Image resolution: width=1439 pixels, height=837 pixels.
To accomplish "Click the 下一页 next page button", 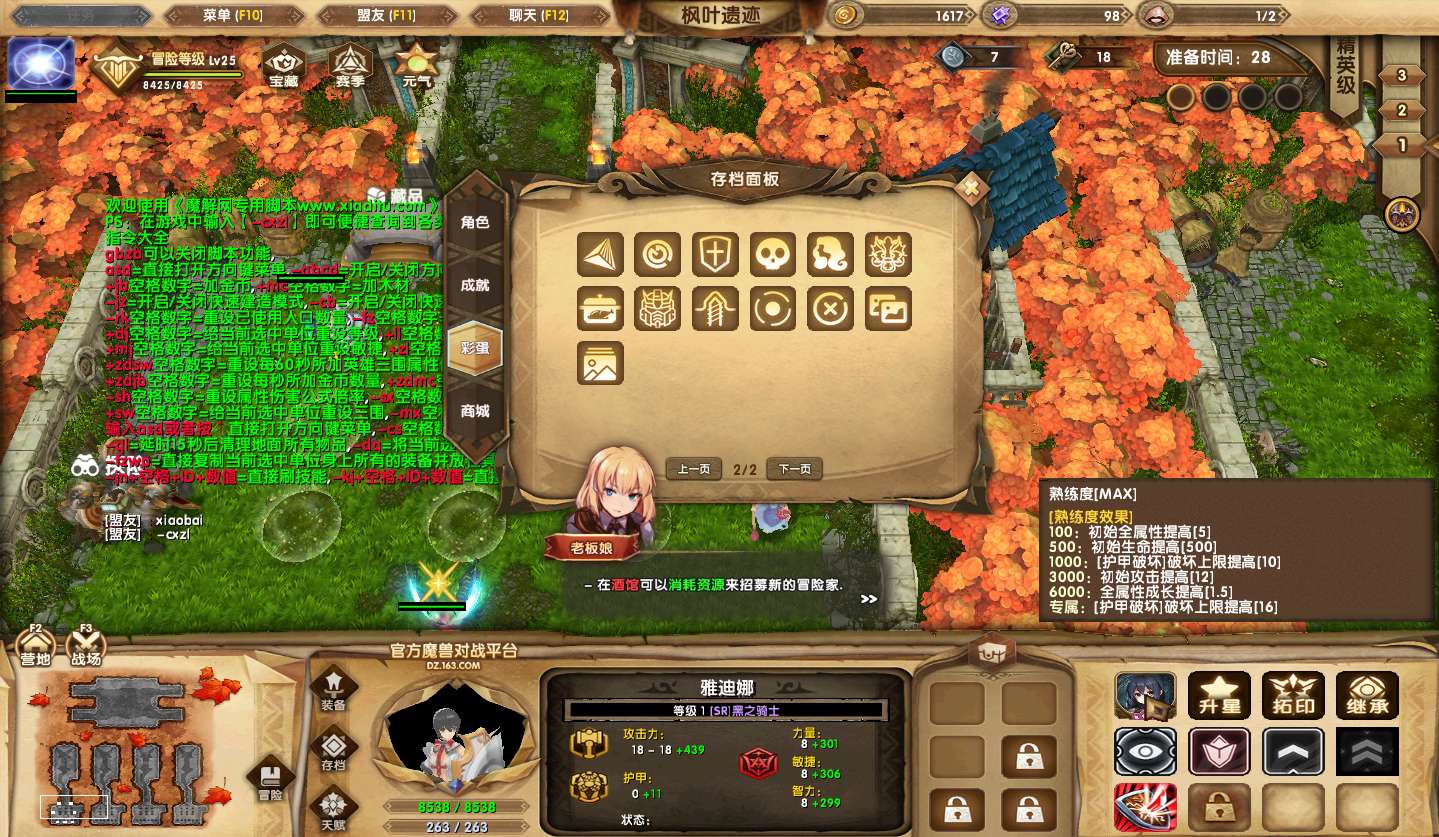I will click(x=794, y=469).
